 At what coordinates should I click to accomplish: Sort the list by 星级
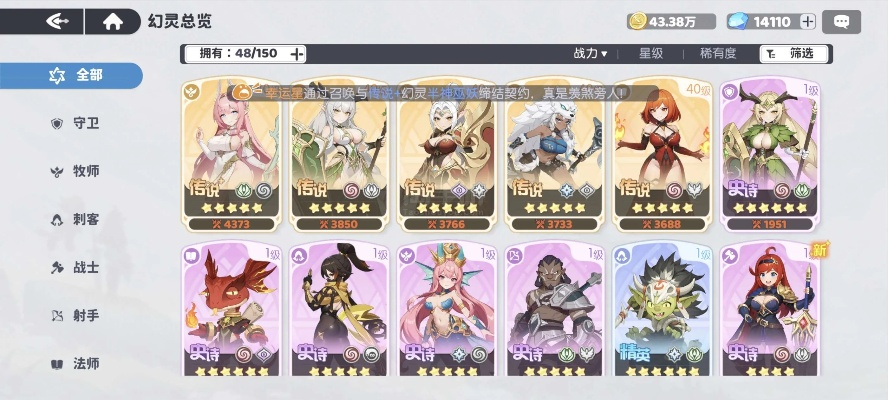(651, 53)
